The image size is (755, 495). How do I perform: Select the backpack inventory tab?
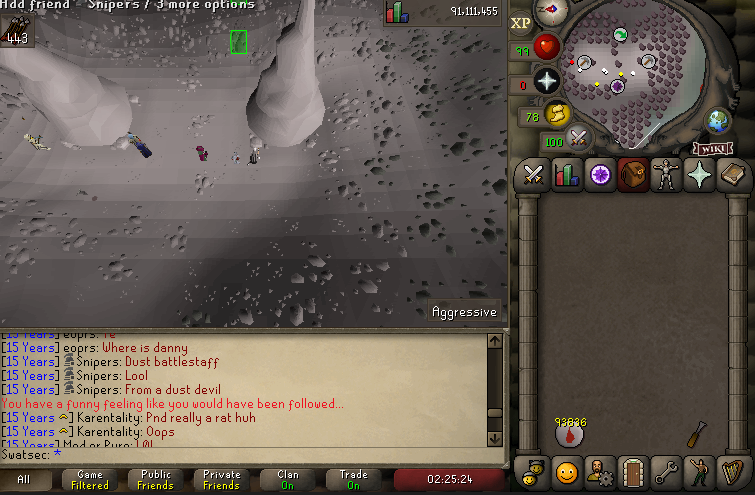[x=632, y=176]
